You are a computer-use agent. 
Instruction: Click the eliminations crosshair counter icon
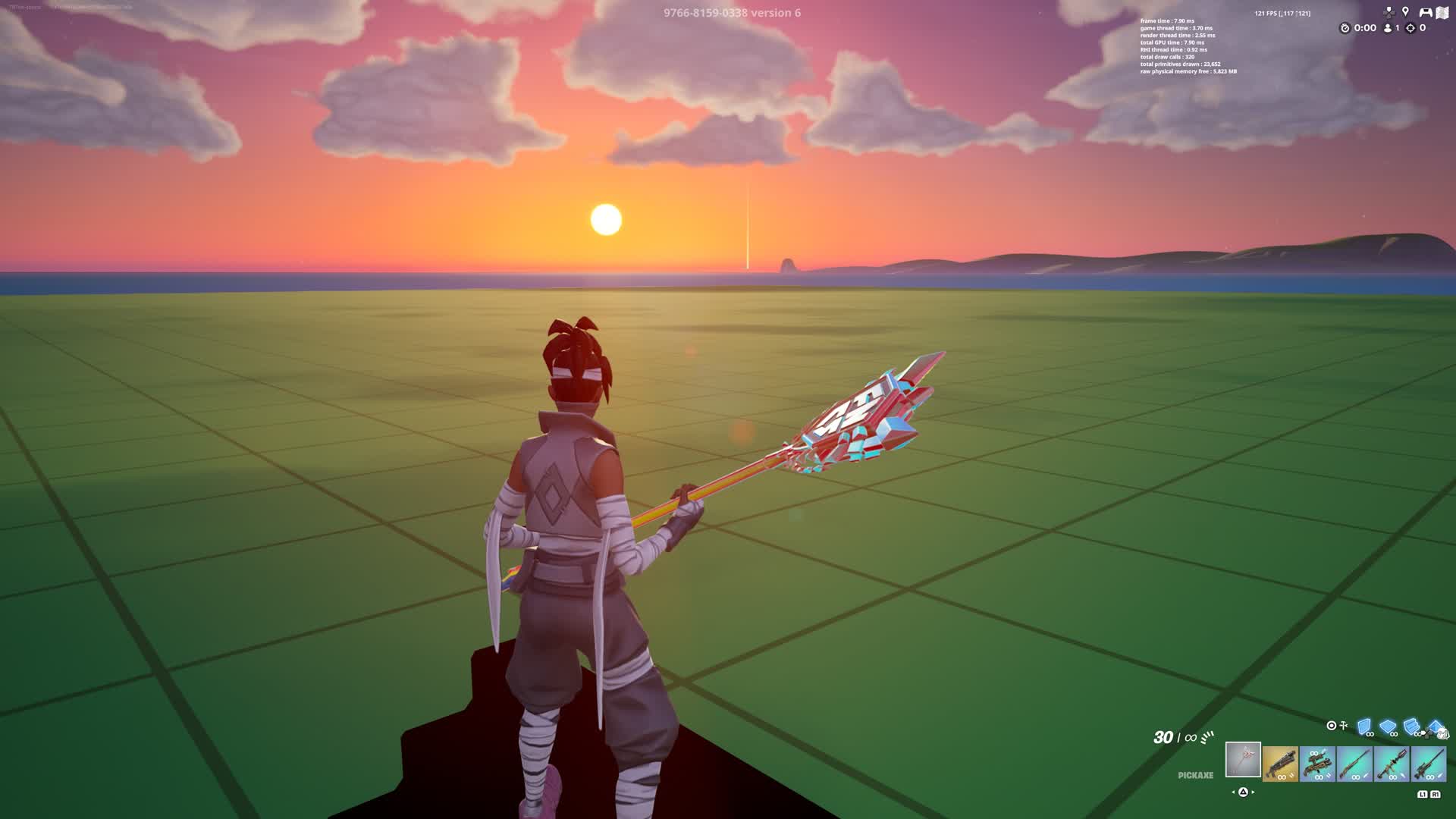pyautogui.click(x=1410, y=28)
